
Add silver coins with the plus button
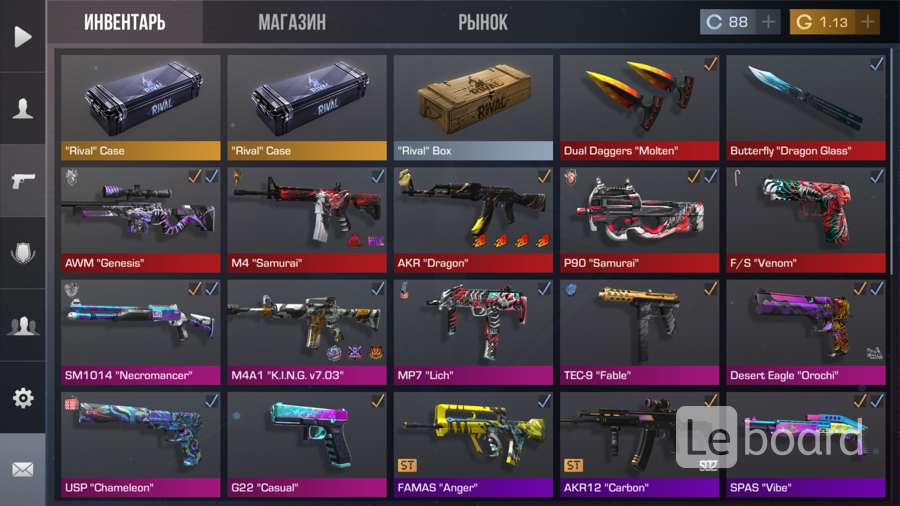coord(769,22)
